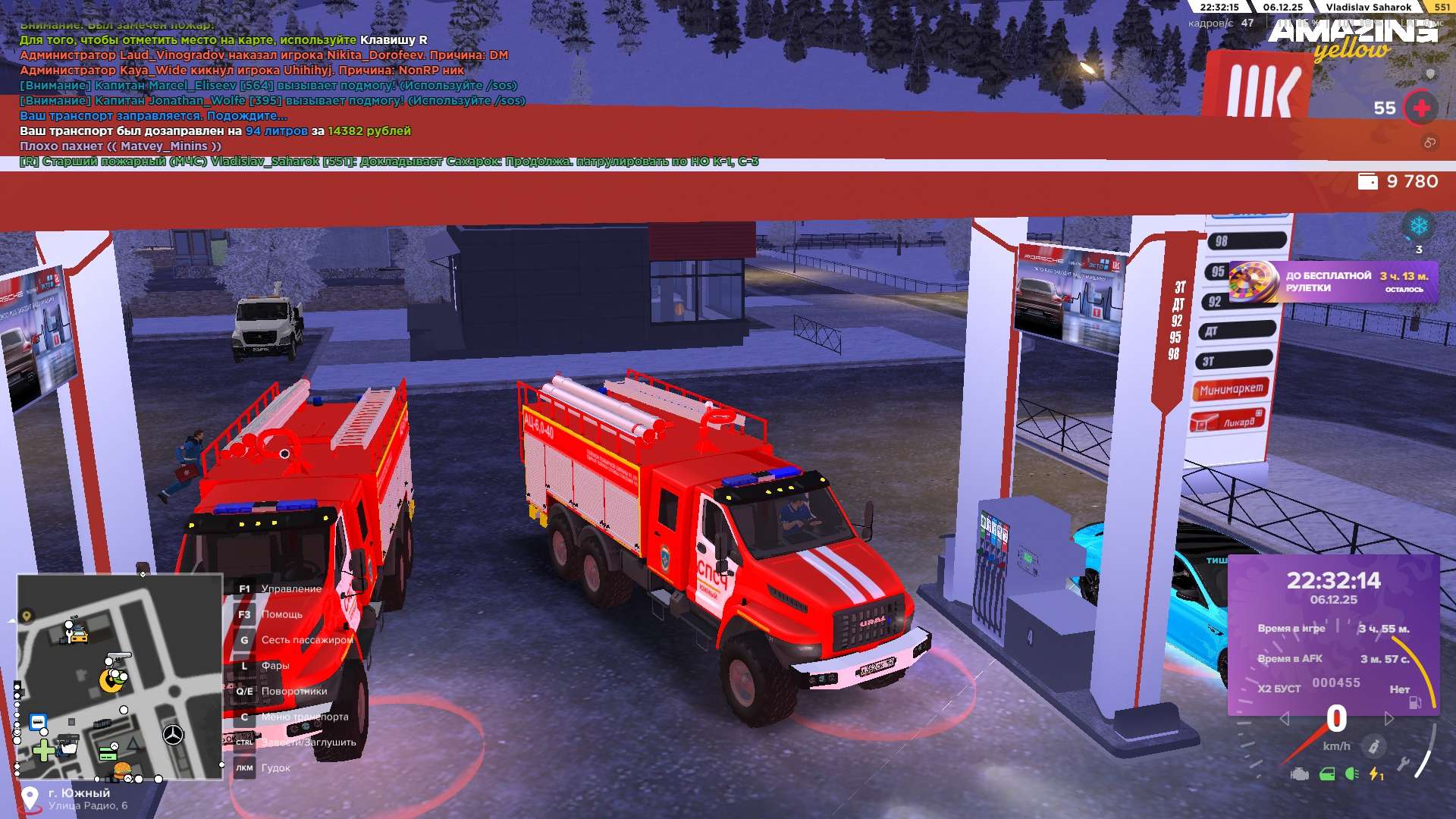The height and width of the screenshot is (819, 1456).
Task: Click the green cross hospital minimap marker
Action: point(44,751)
